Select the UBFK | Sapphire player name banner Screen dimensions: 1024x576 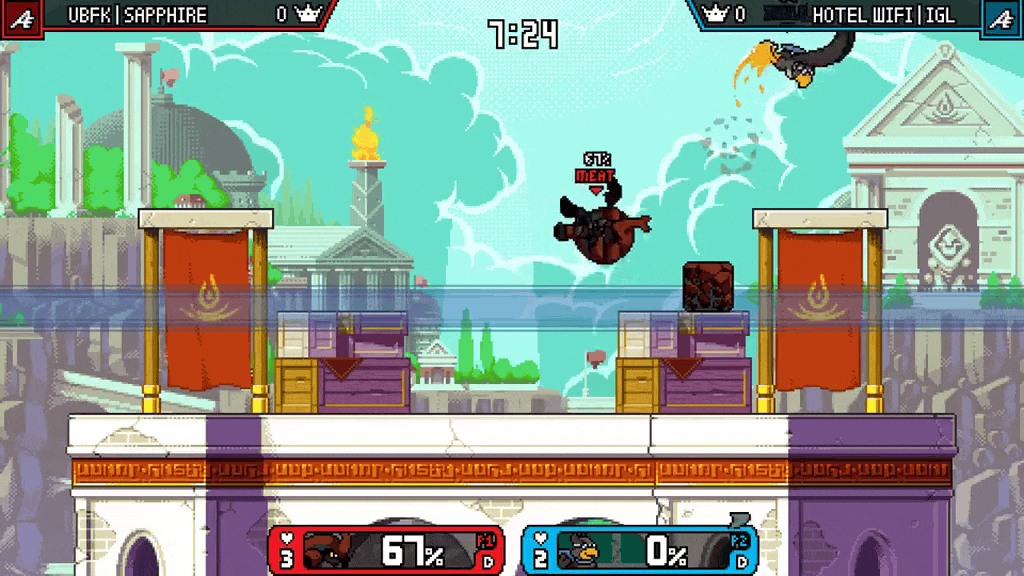point(138,15)
